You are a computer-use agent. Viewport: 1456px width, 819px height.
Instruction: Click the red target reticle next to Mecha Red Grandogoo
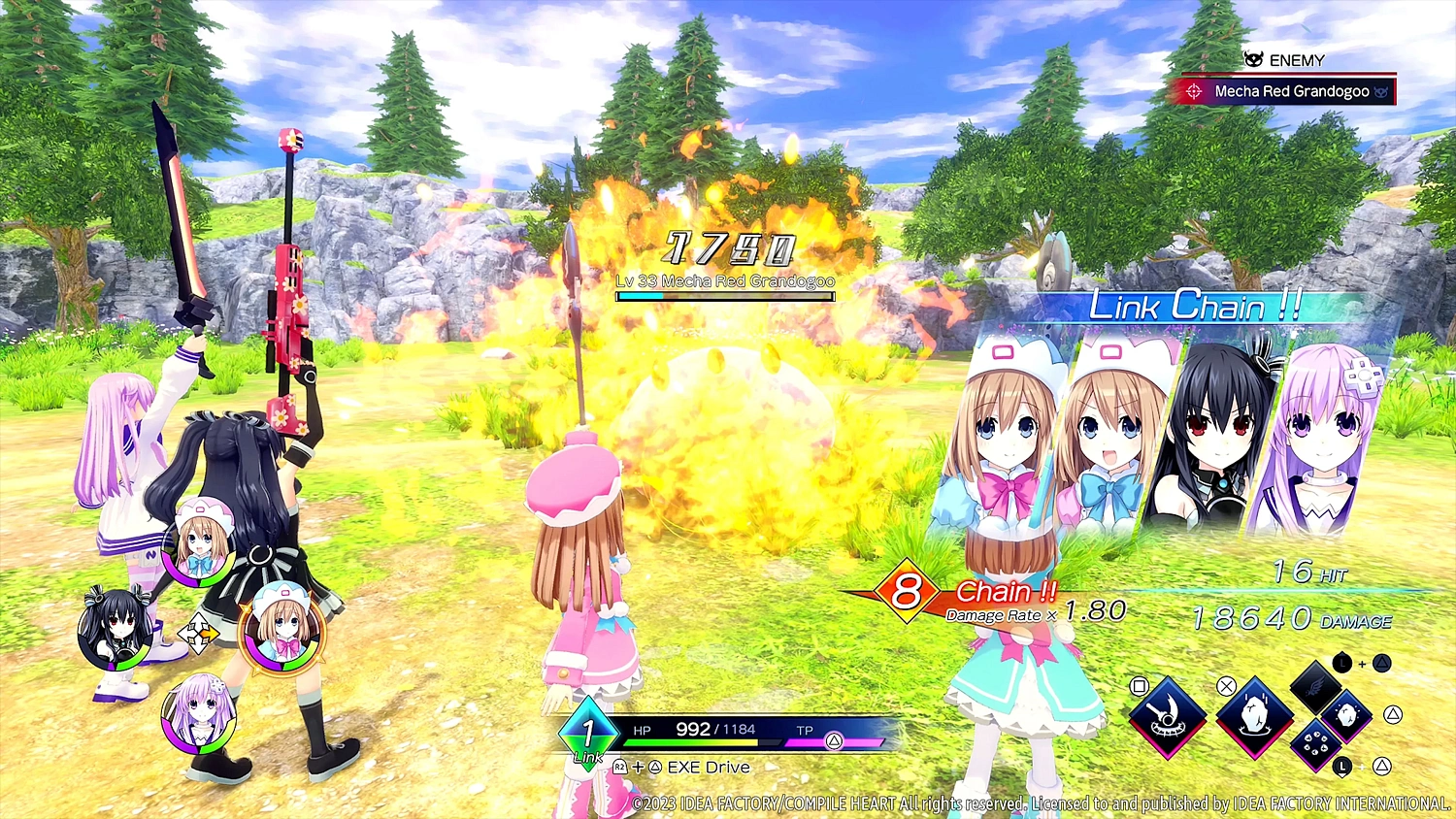tap(1196, 91)
